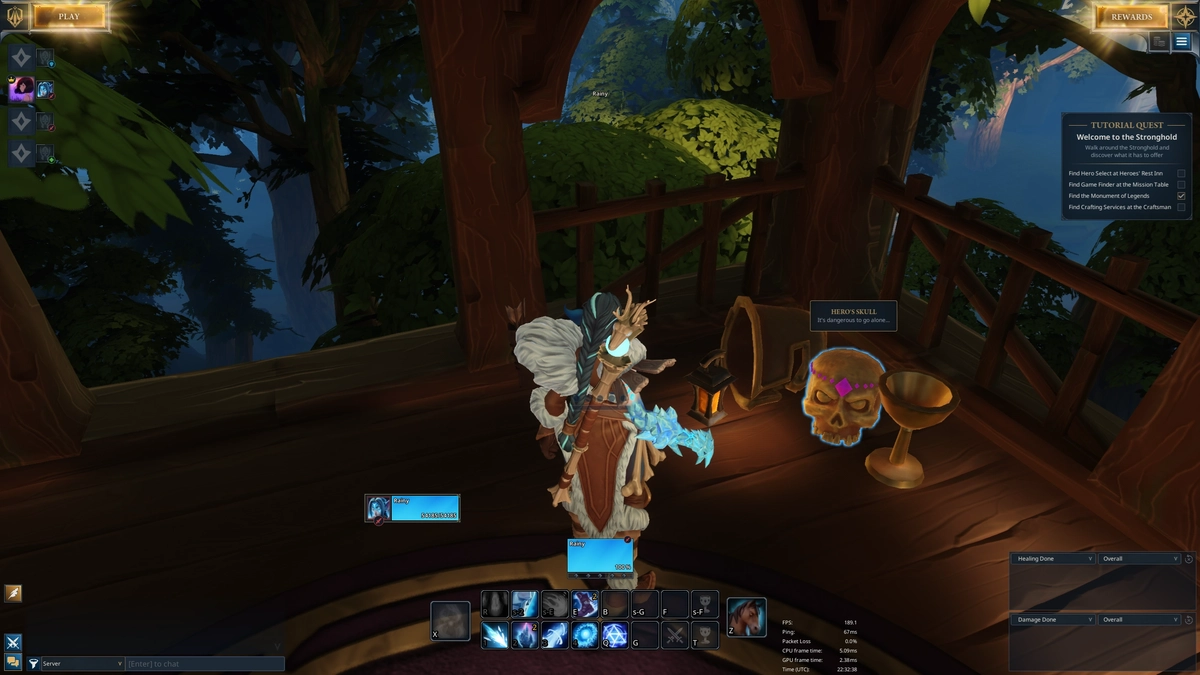1200x675 pixels.
Task: Use the purple creature ability on key E
Action: pyautogui.click(x=585, y=604)
